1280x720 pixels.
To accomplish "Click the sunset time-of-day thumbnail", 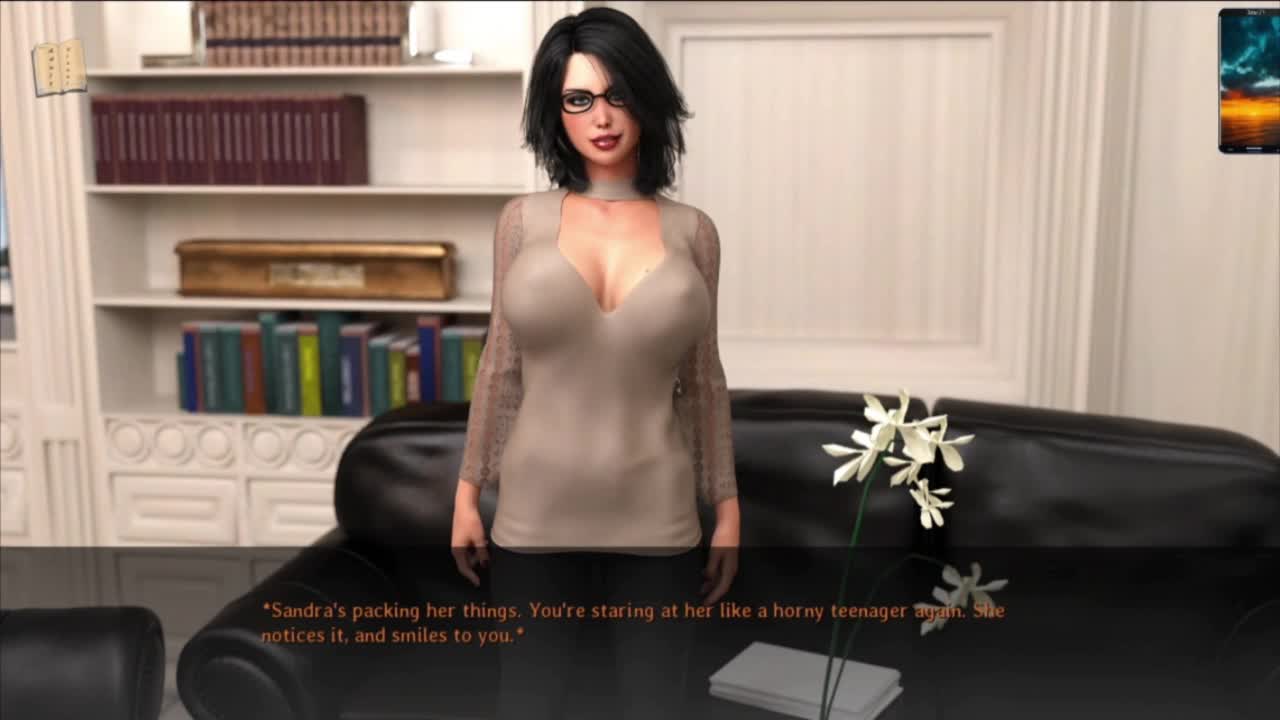I will (x=1248, y=81).
